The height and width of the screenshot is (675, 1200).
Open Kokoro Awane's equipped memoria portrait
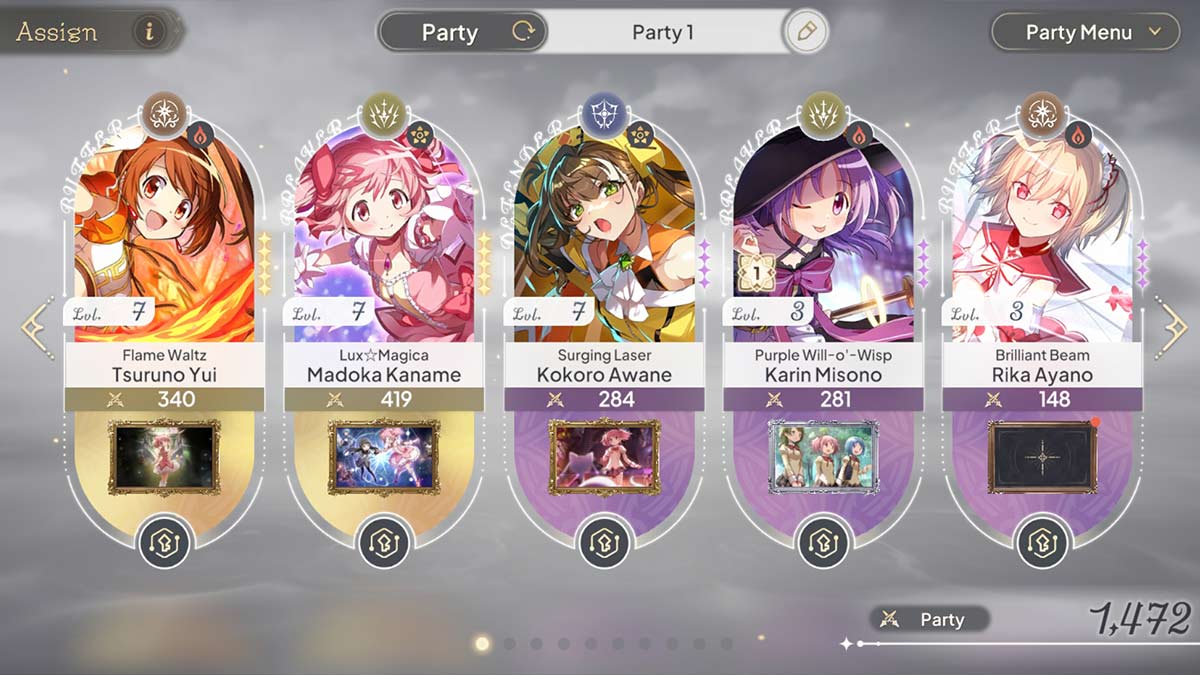click(603, 456)
